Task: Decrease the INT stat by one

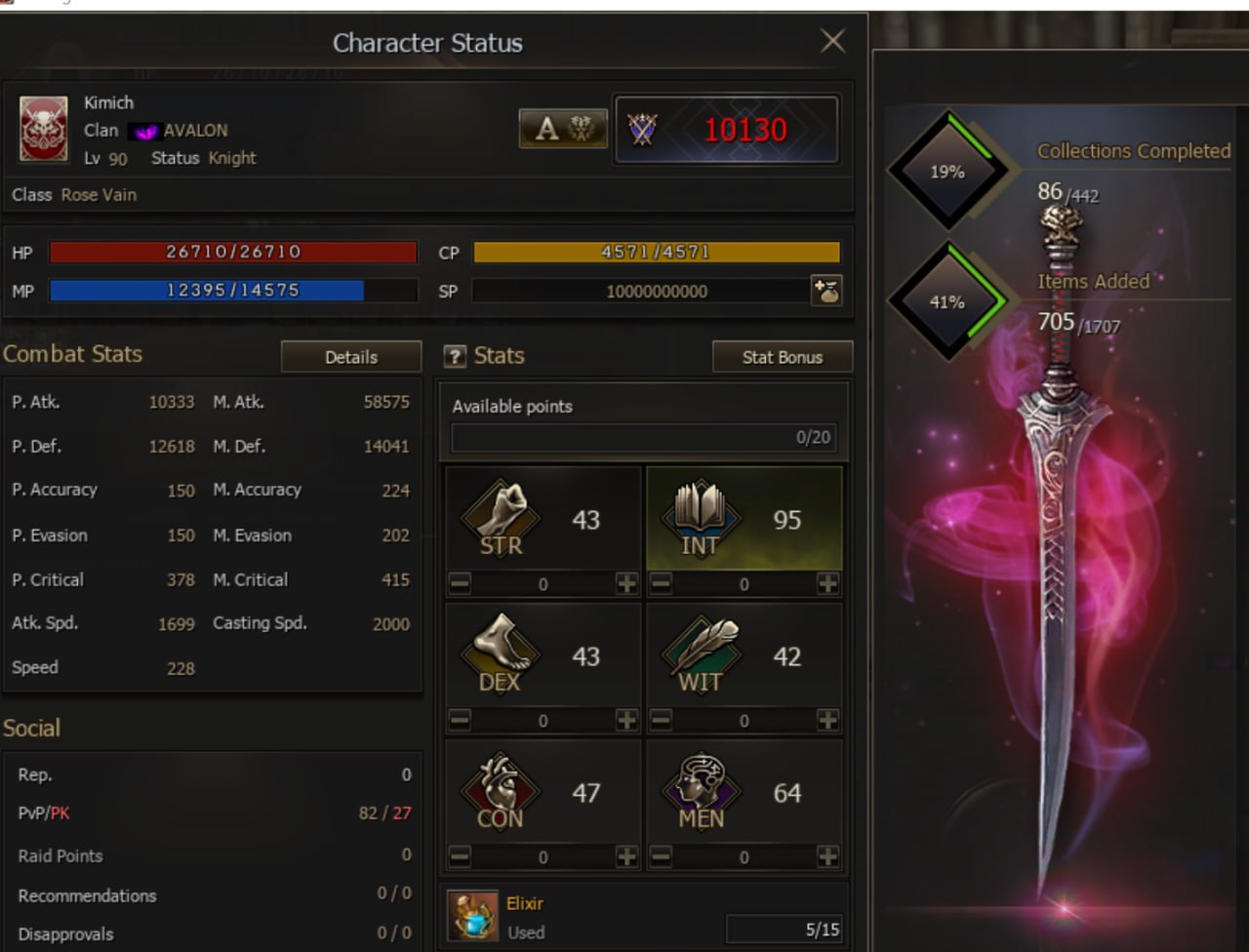Action: 661,584
